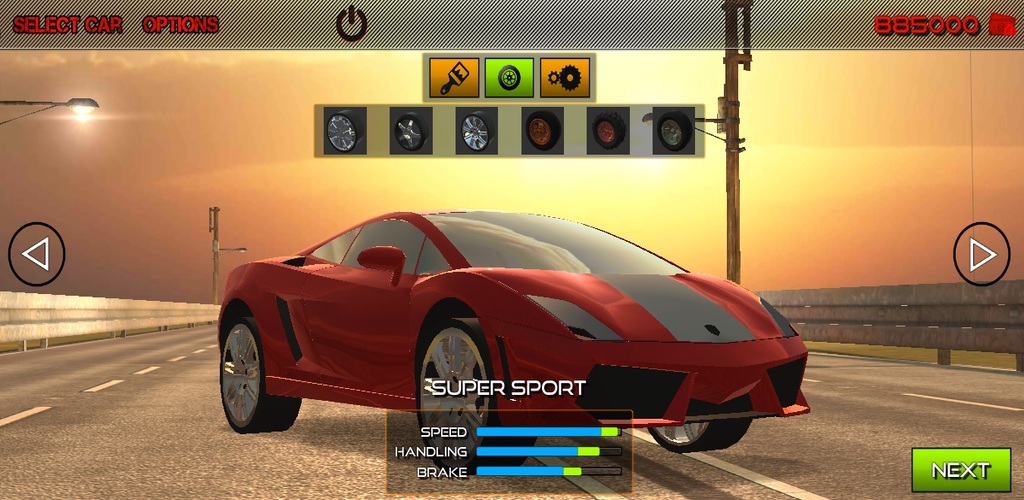Open the gears upgrade tab
Screen dimensions: 1024x500
[565, 77]
